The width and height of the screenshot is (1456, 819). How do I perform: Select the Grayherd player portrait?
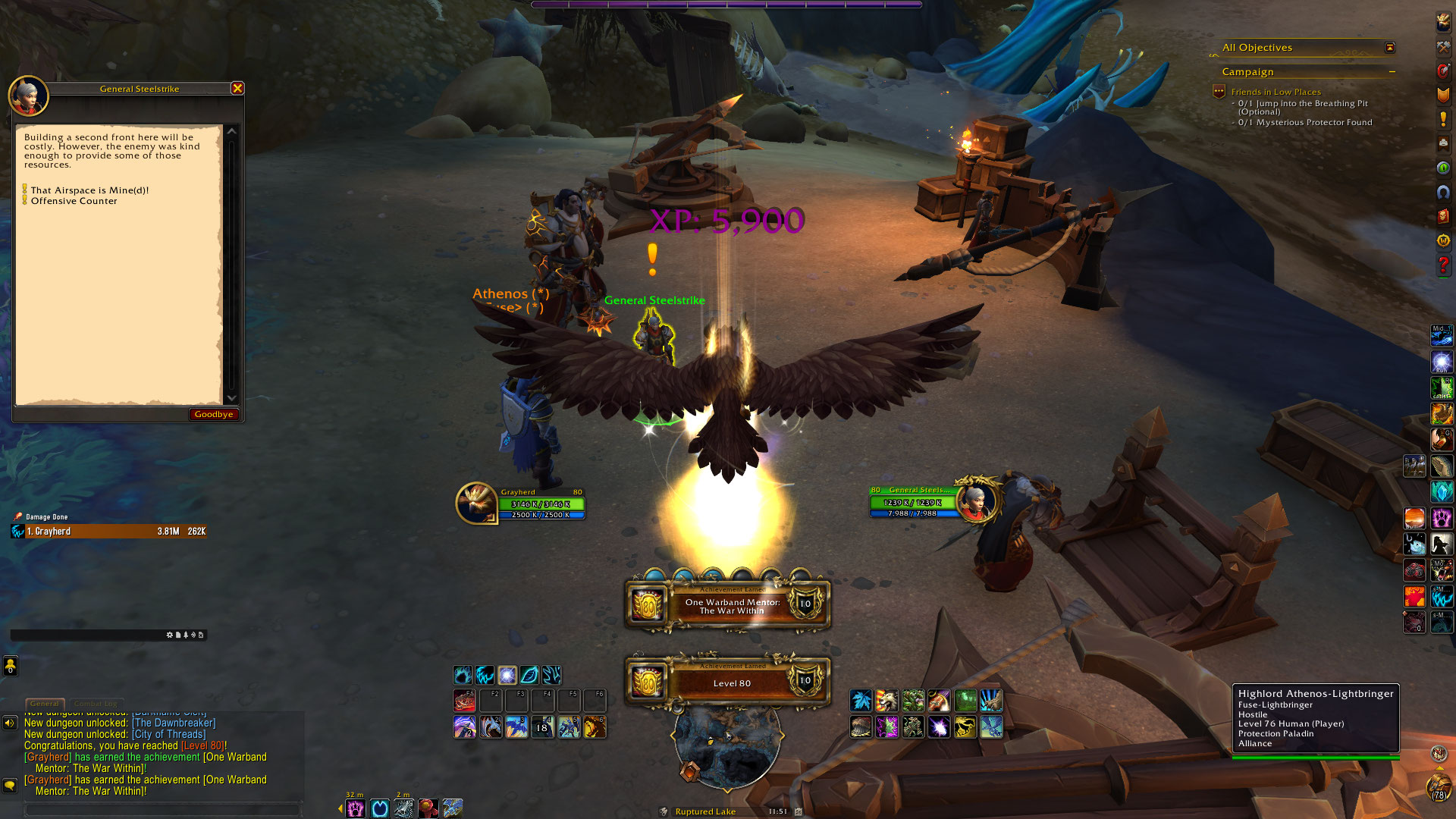(x=475, y=503)
